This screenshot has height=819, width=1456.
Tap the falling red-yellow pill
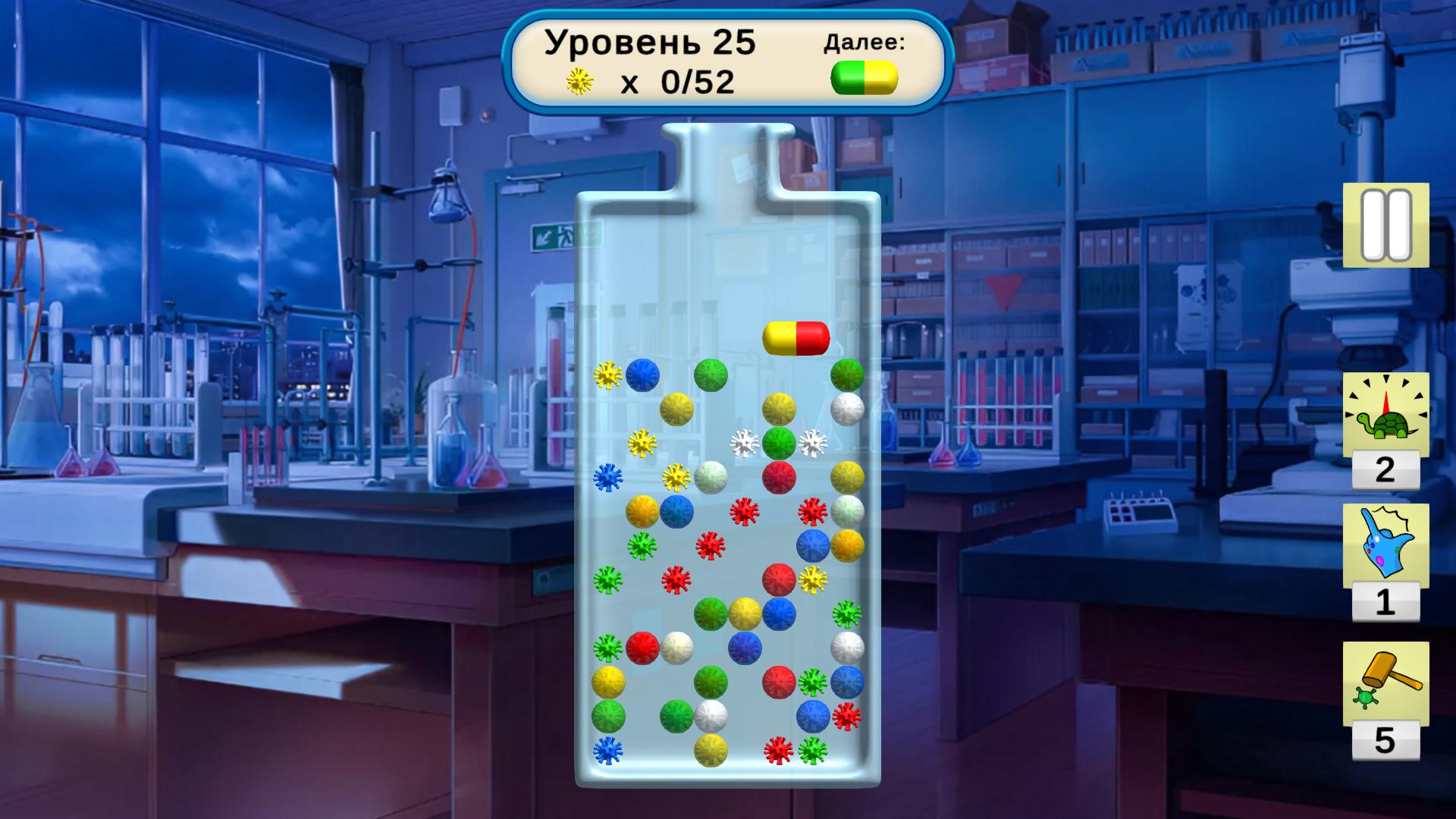(796, 338)
